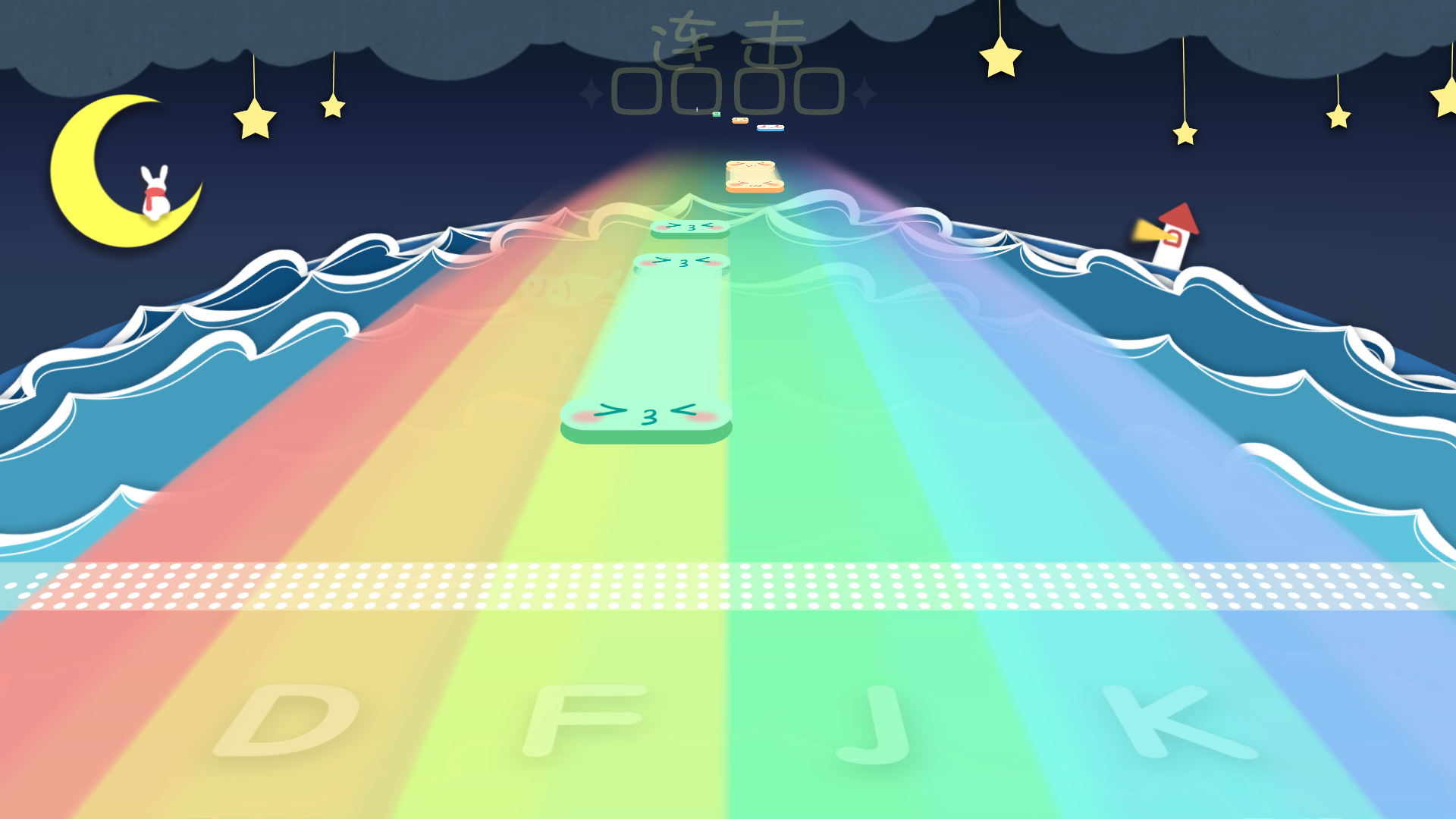1456x819 pixels.
Task: Select the red lighthouse on the right wave
Action: click(1172, 235)
